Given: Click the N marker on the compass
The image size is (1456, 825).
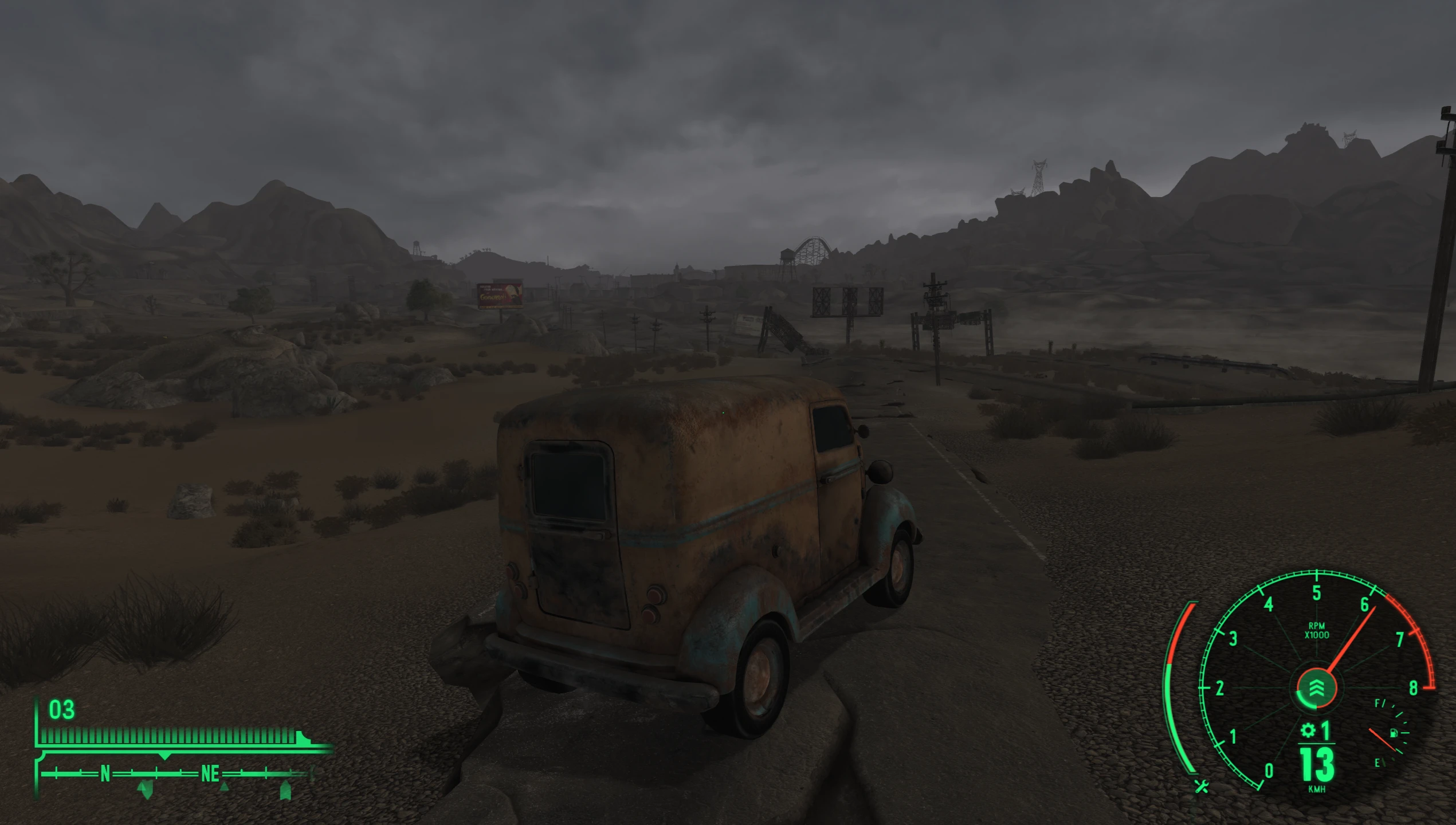Looking at the screenshot, I should (105, 773).
